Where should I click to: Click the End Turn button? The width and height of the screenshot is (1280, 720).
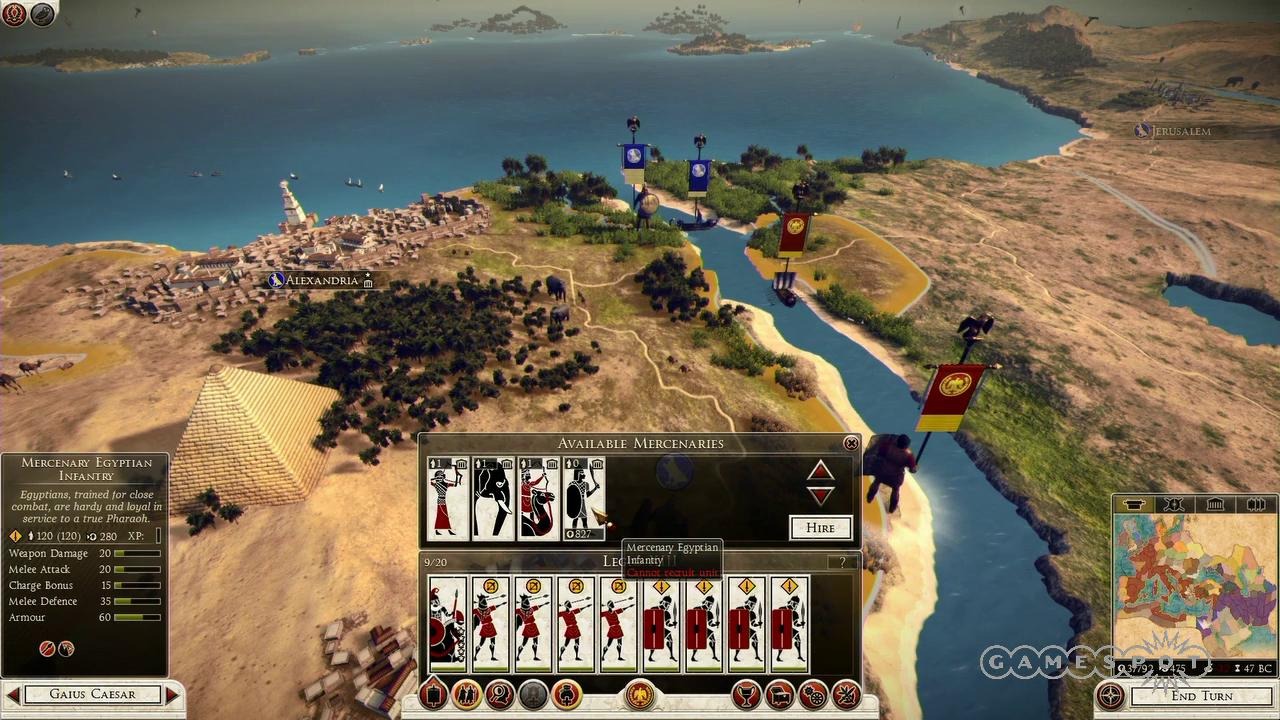tap(1203, 696)
